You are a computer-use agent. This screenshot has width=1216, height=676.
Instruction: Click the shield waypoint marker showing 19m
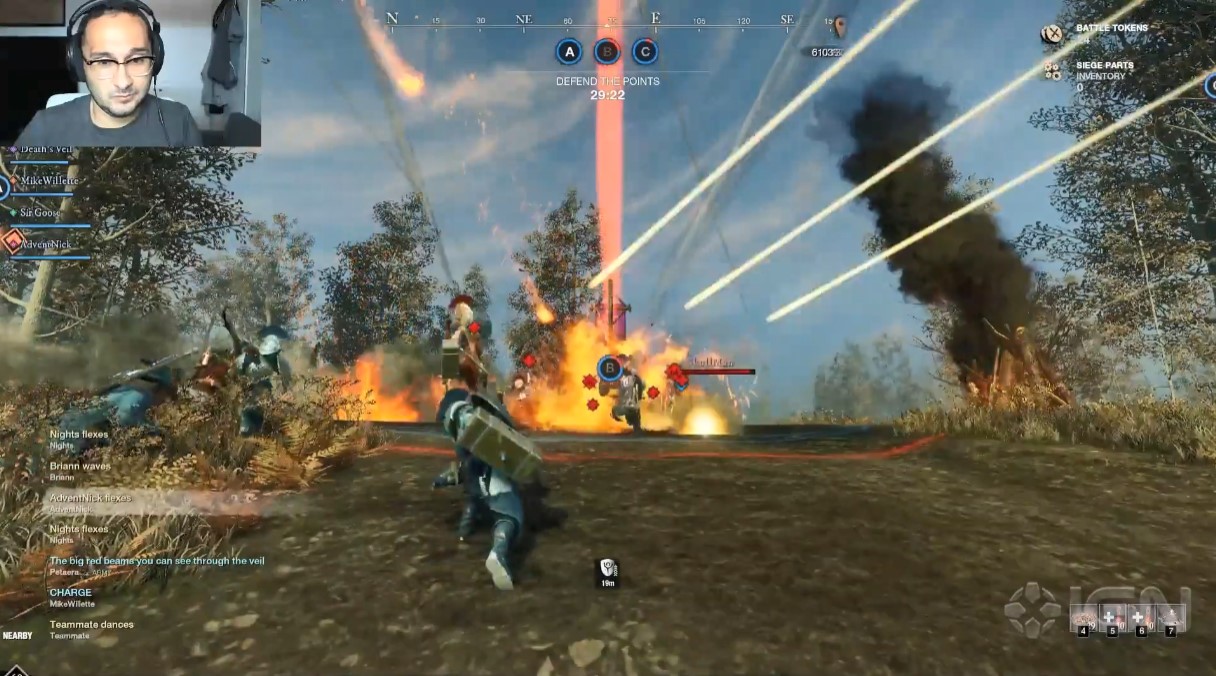coord(607,569)
